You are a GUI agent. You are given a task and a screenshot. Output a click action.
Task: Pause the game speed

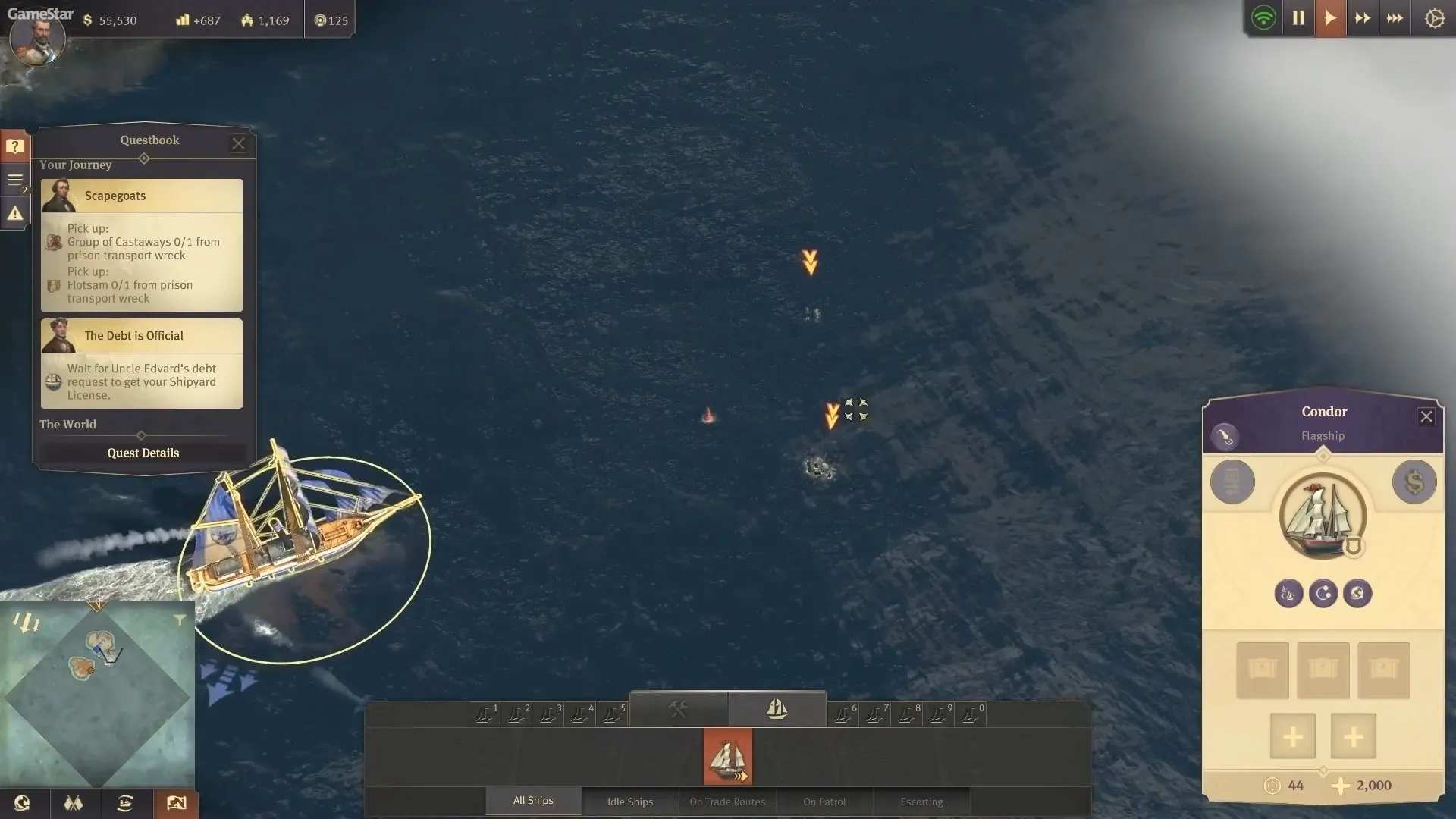coord(1298,18)
